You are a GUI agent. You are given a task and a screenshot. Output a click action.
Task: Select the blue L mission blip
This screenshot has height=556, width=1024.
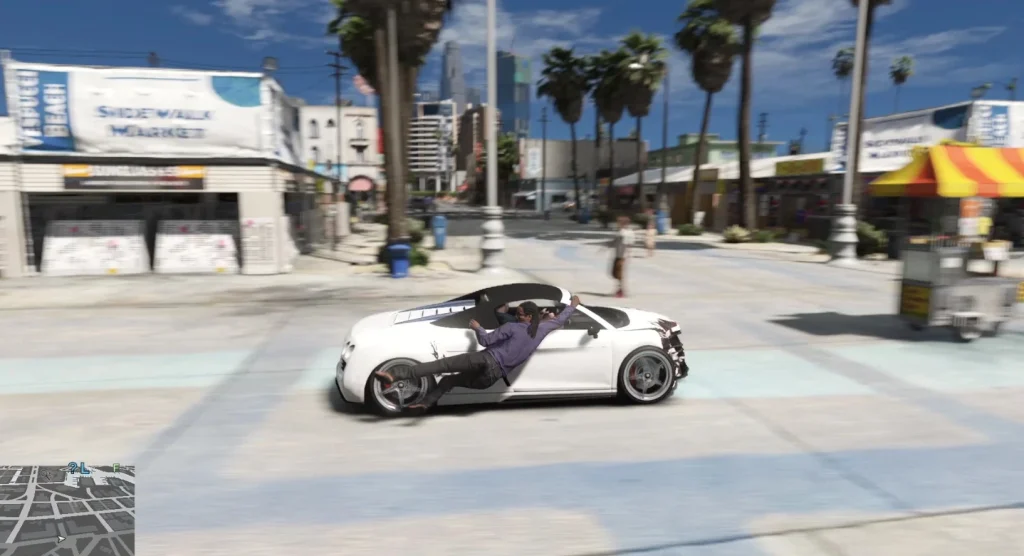click(84, 467)
